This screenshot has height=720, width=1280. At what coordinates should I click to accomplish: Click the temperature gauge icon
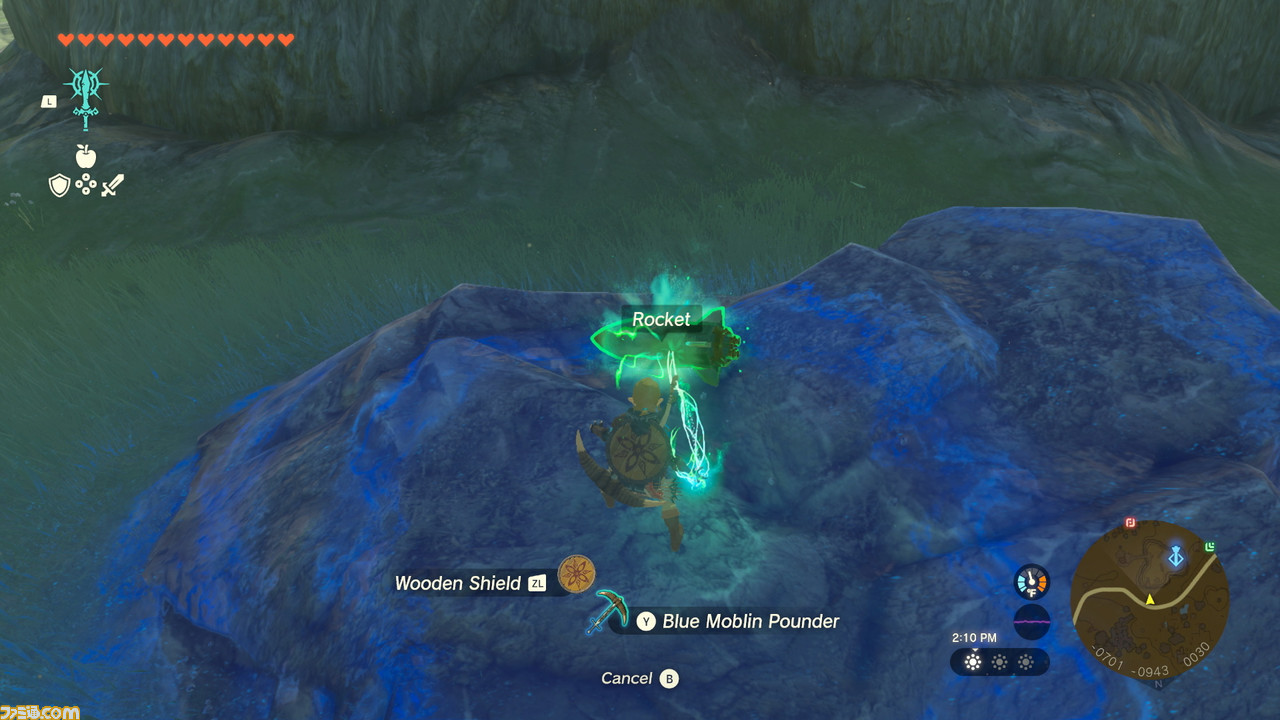pos(1031,582)
